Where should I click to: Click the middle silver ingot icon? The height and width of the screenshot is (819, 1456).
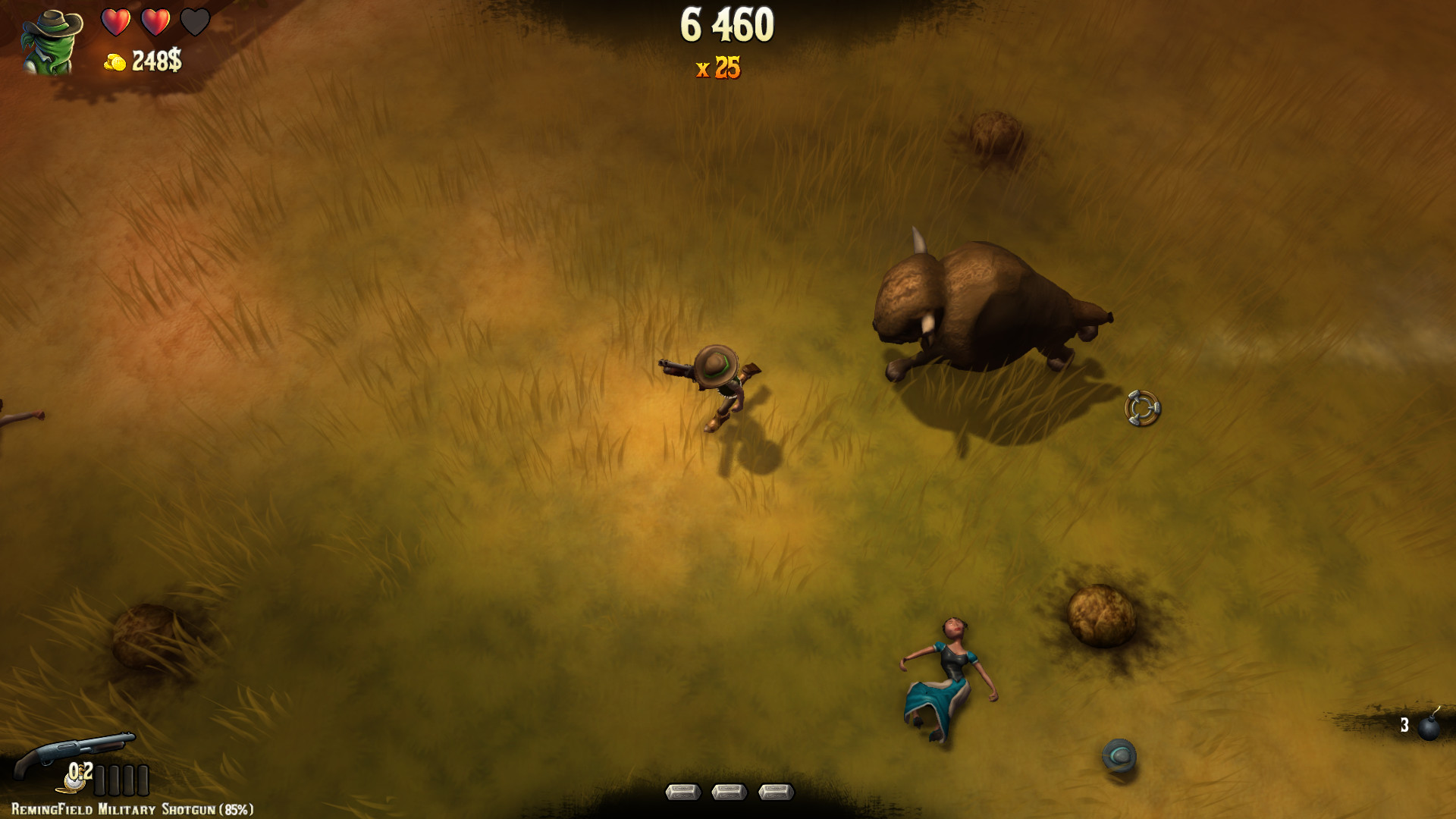tap(729, 792)
